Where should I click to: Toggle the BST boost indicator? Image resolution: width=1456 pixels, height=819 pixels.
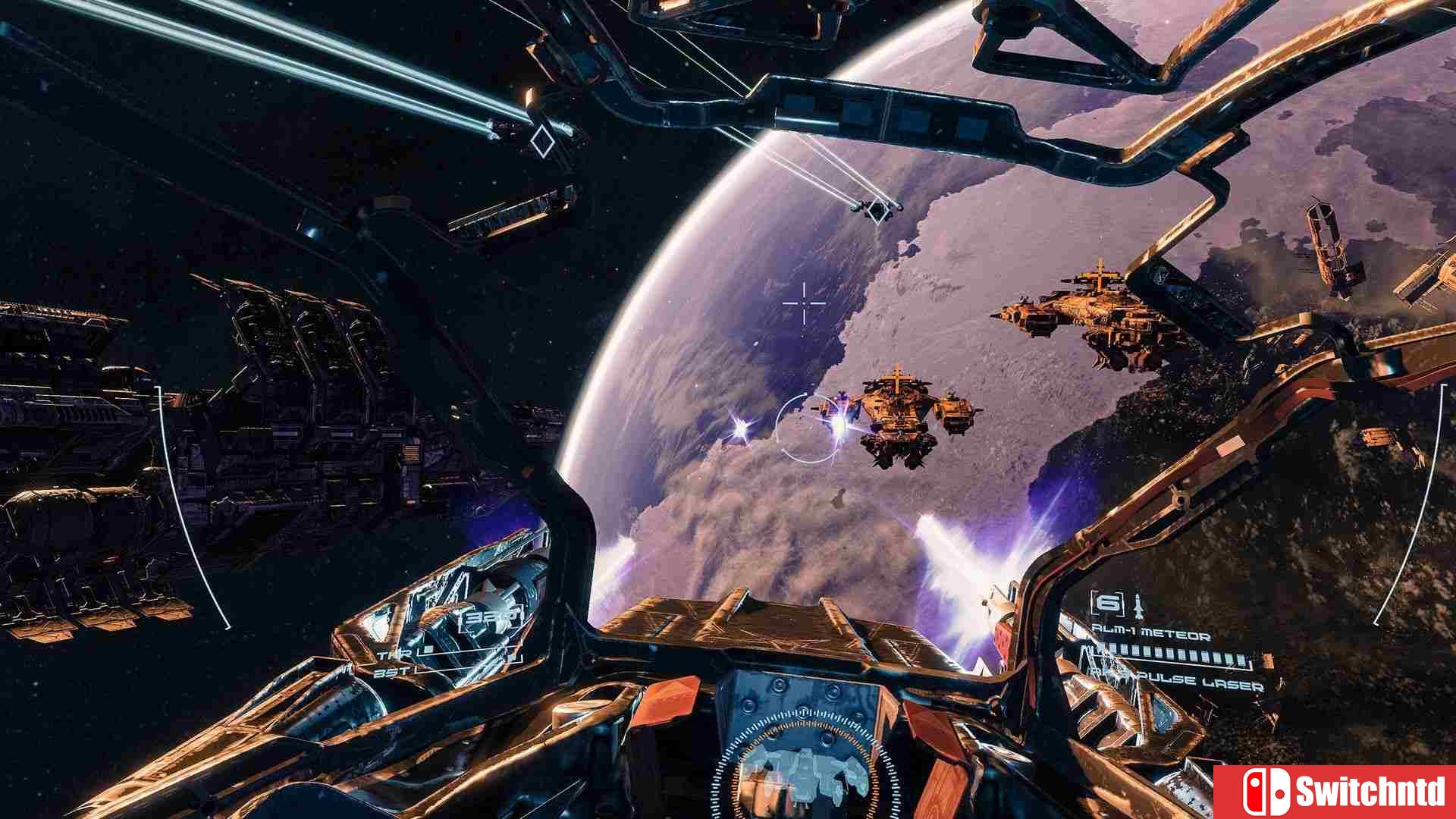(x=392, y=672)
